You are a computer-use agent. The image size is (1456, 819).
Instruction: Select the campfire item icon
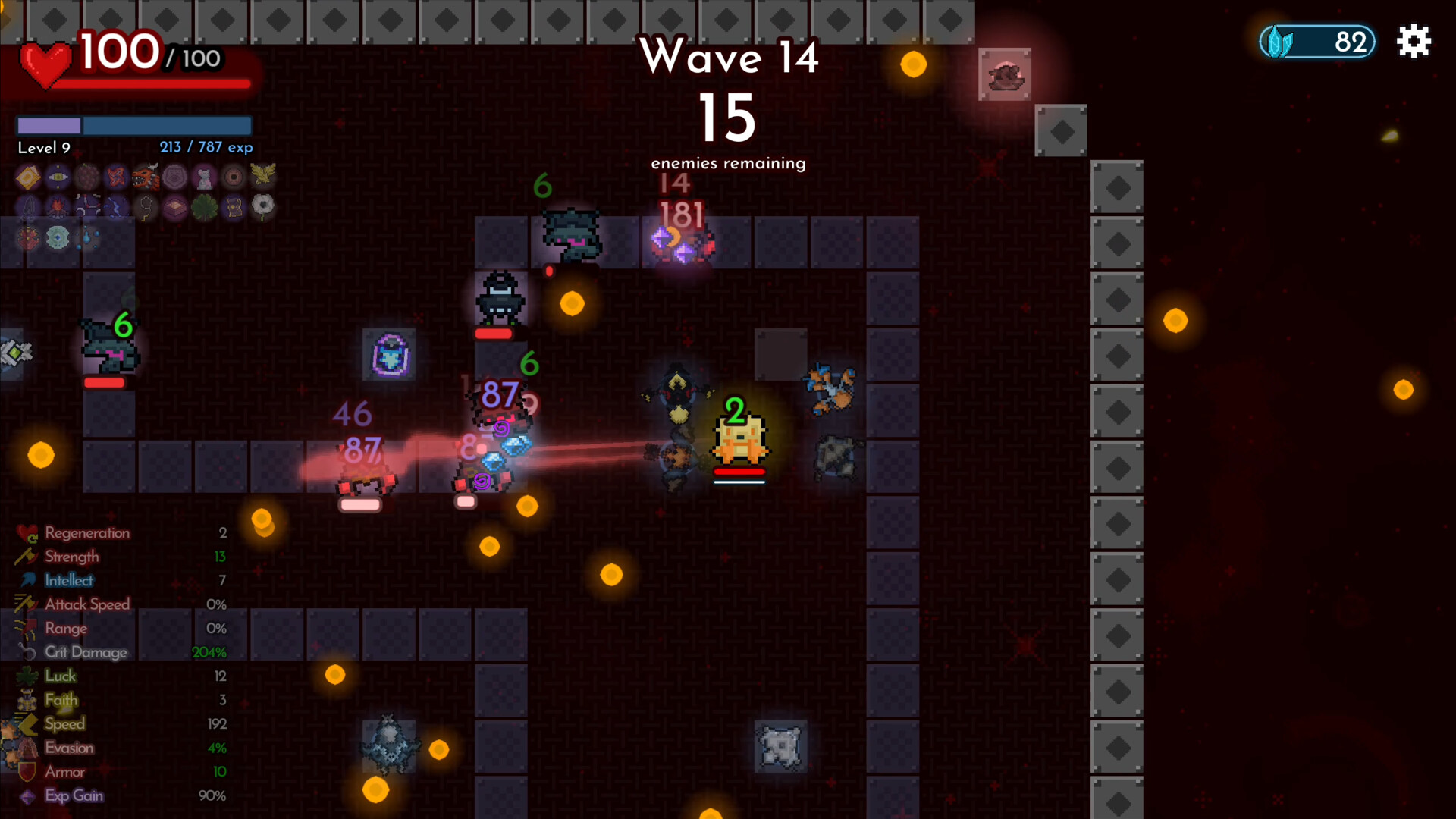[58, 207]
